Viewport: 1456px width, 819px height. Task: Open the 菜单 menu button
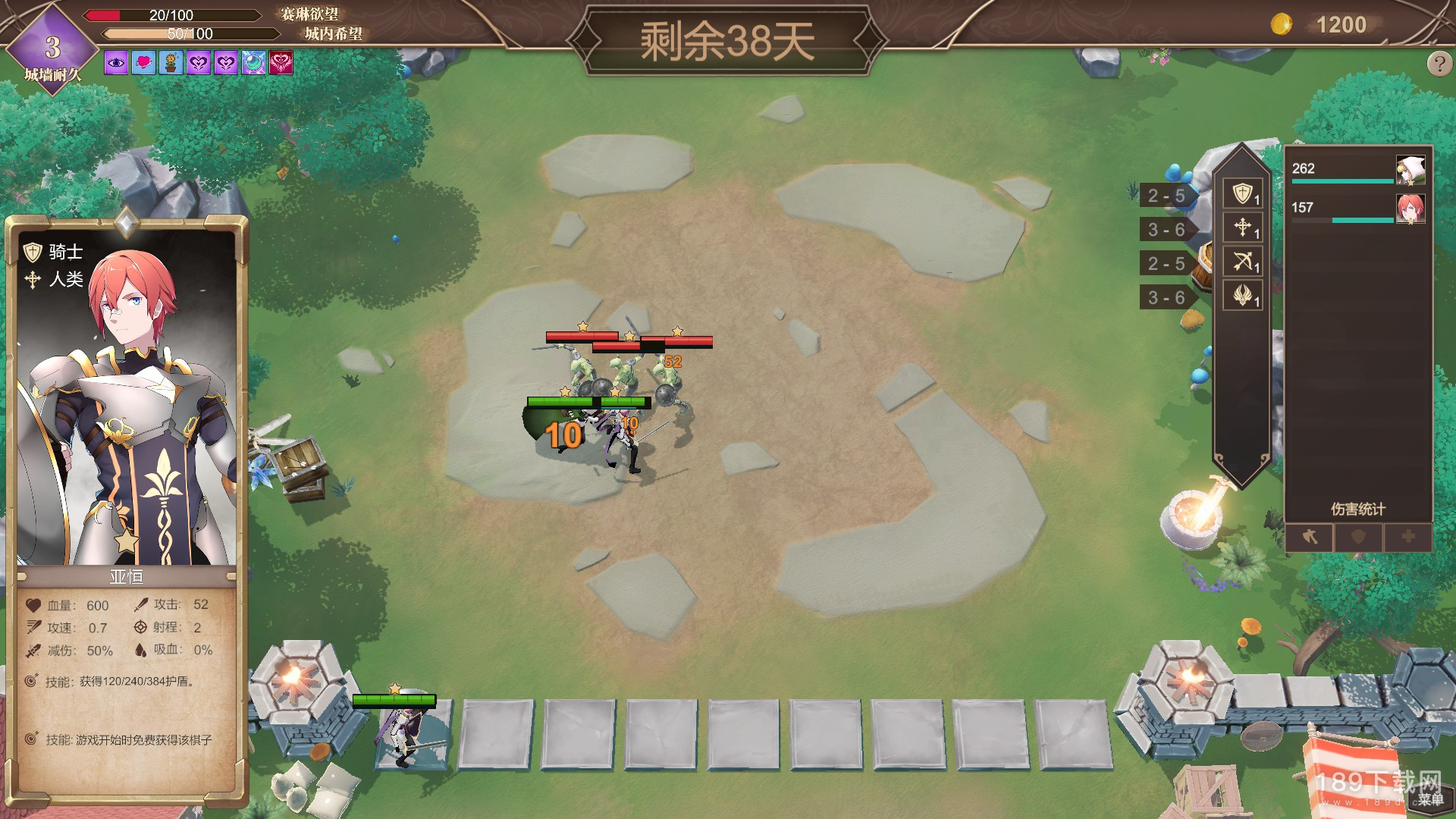[1430, 799]
